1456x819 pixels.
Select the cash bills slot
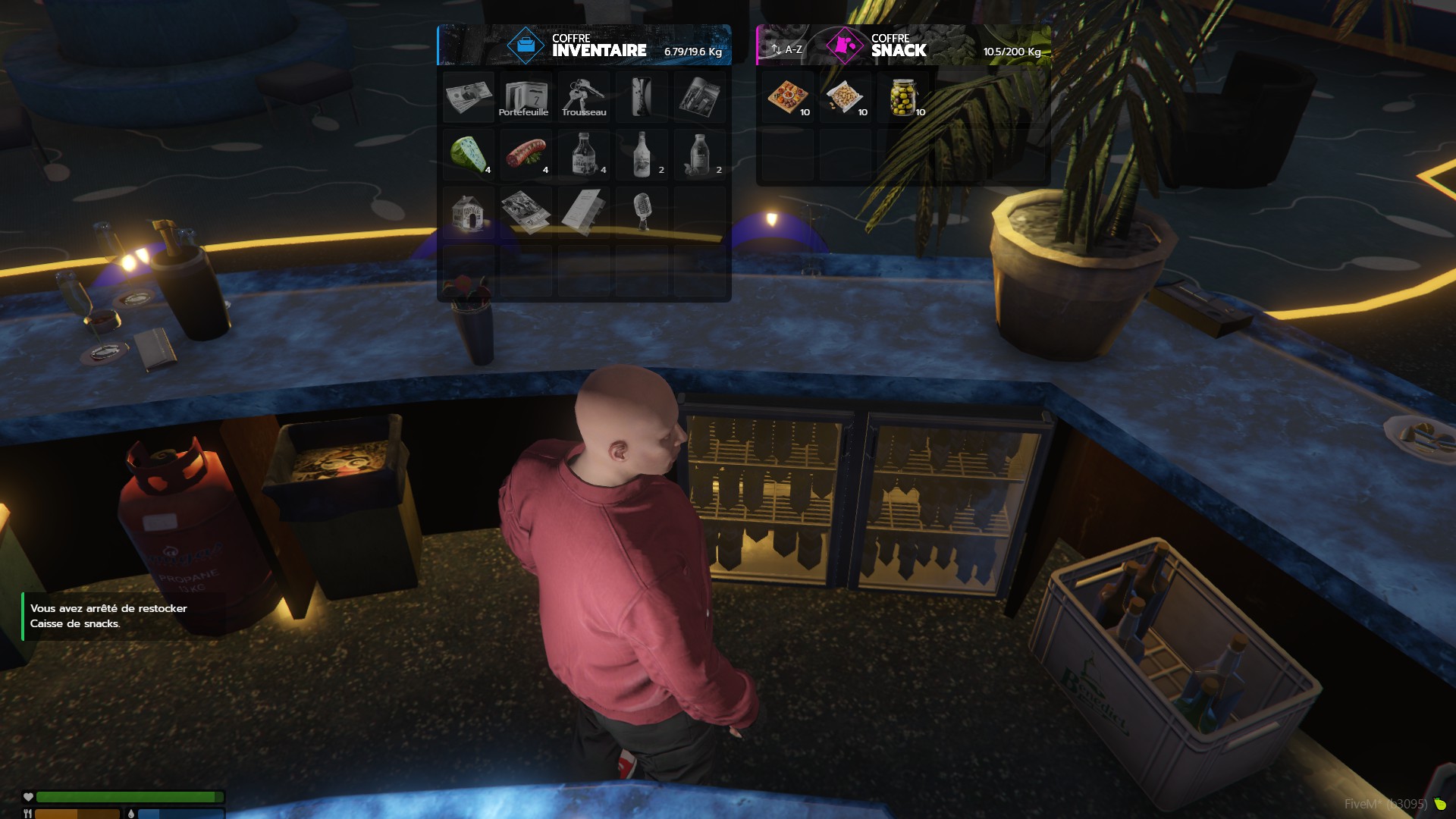468,96
